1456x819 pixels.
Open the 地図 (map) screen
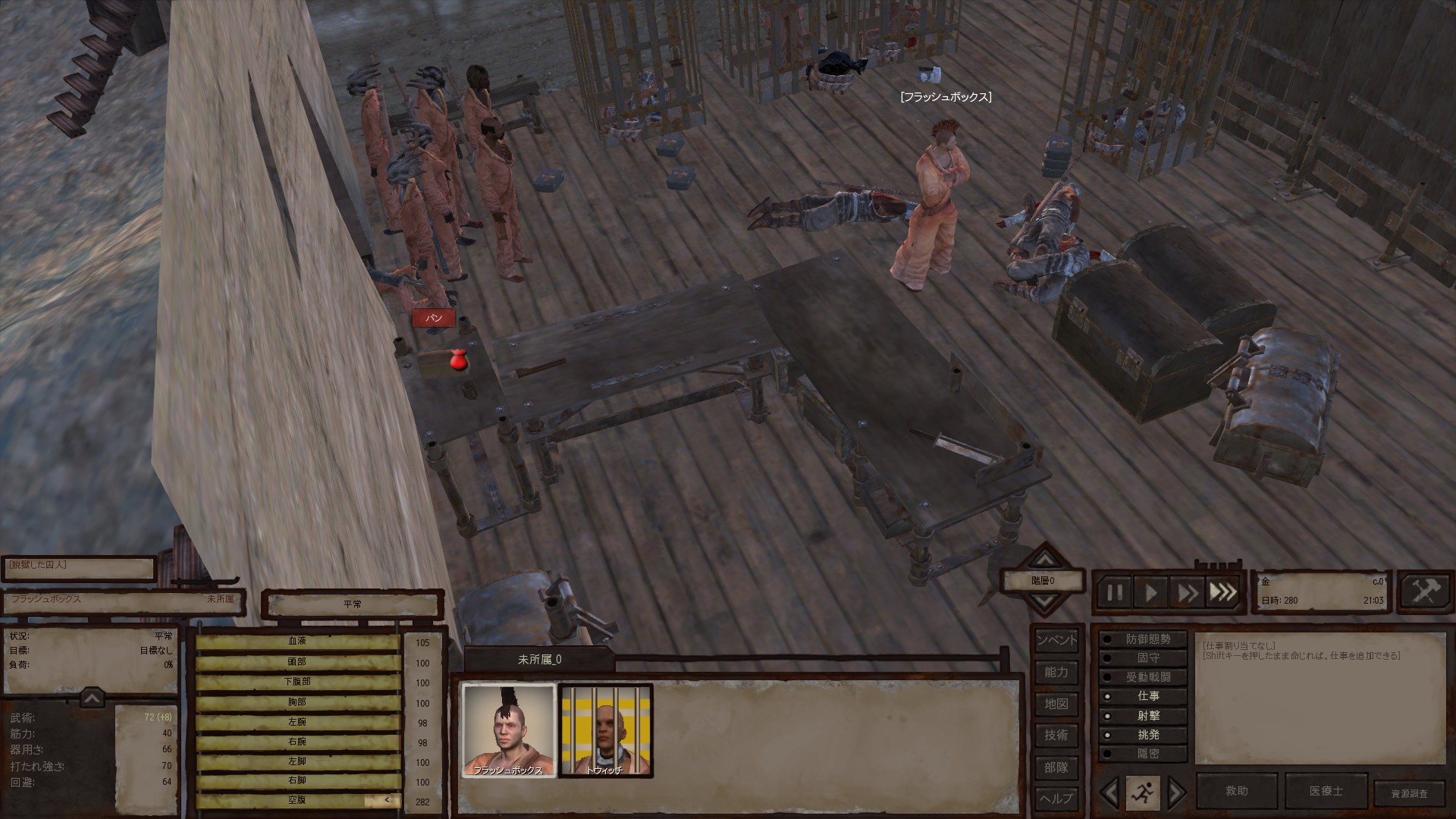(x=1056, y=704)
